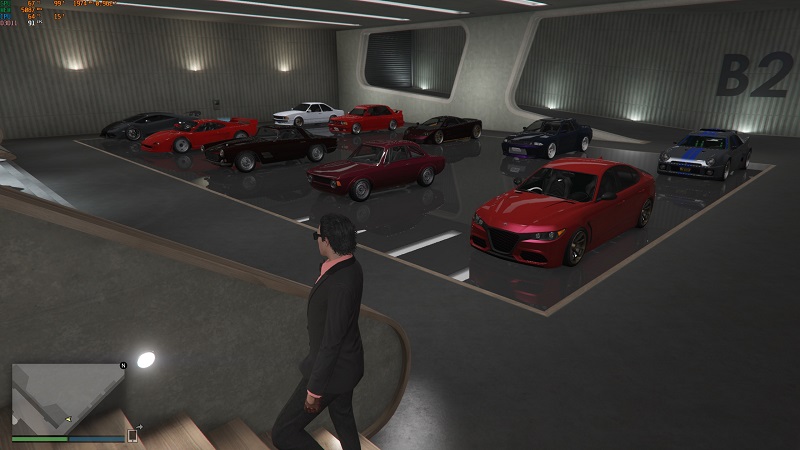This screenshot has width=800, height=450.
Task: Click the north compass marker on minimap
Action: tap(123, 366)
